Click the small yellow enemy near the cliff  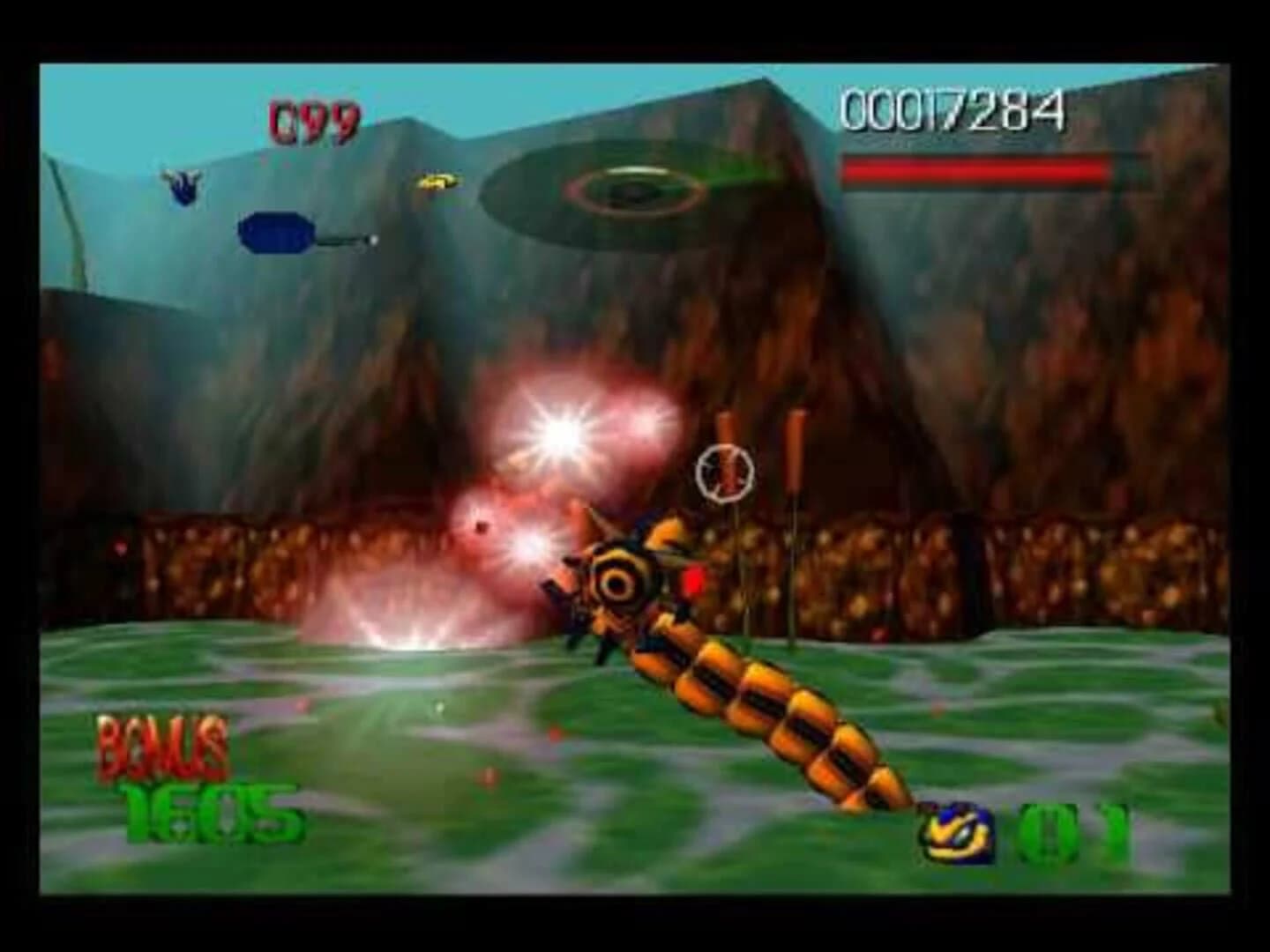click(434, 182)
